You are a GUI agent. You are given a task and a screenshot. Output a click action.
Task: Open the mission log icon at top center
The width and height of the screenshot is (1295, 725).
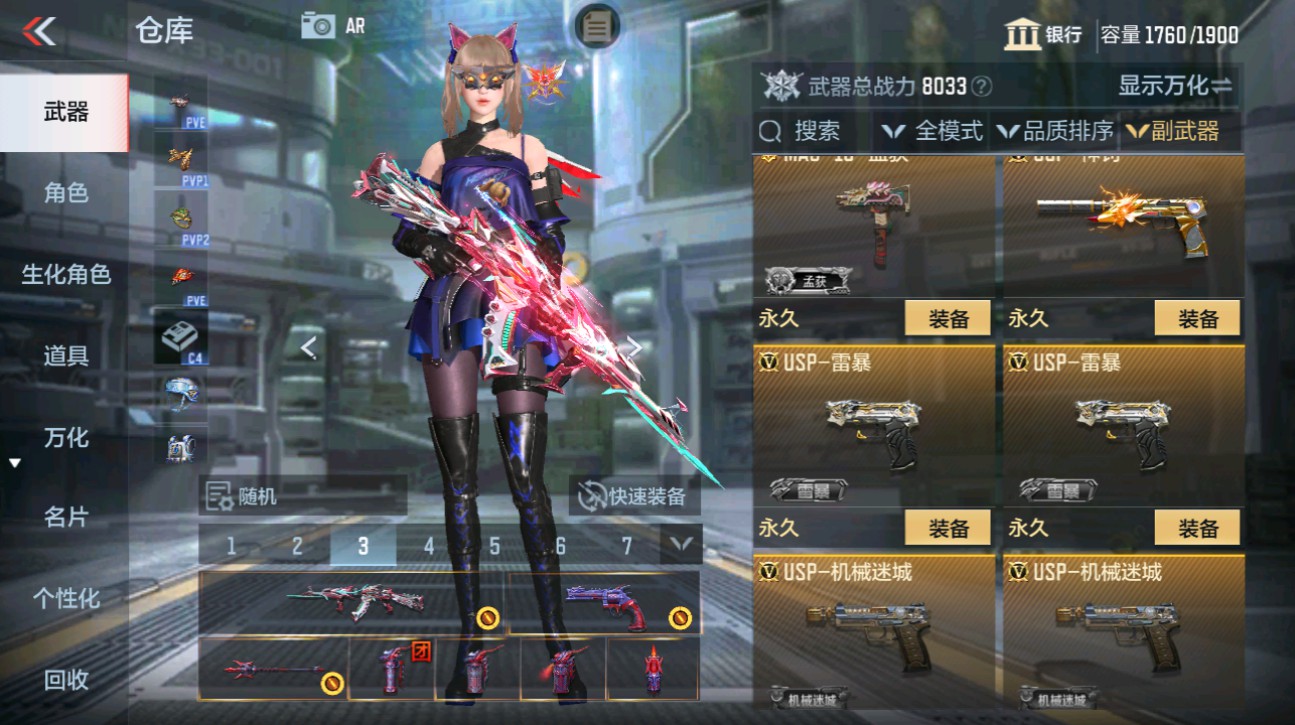tap(595, 27)
